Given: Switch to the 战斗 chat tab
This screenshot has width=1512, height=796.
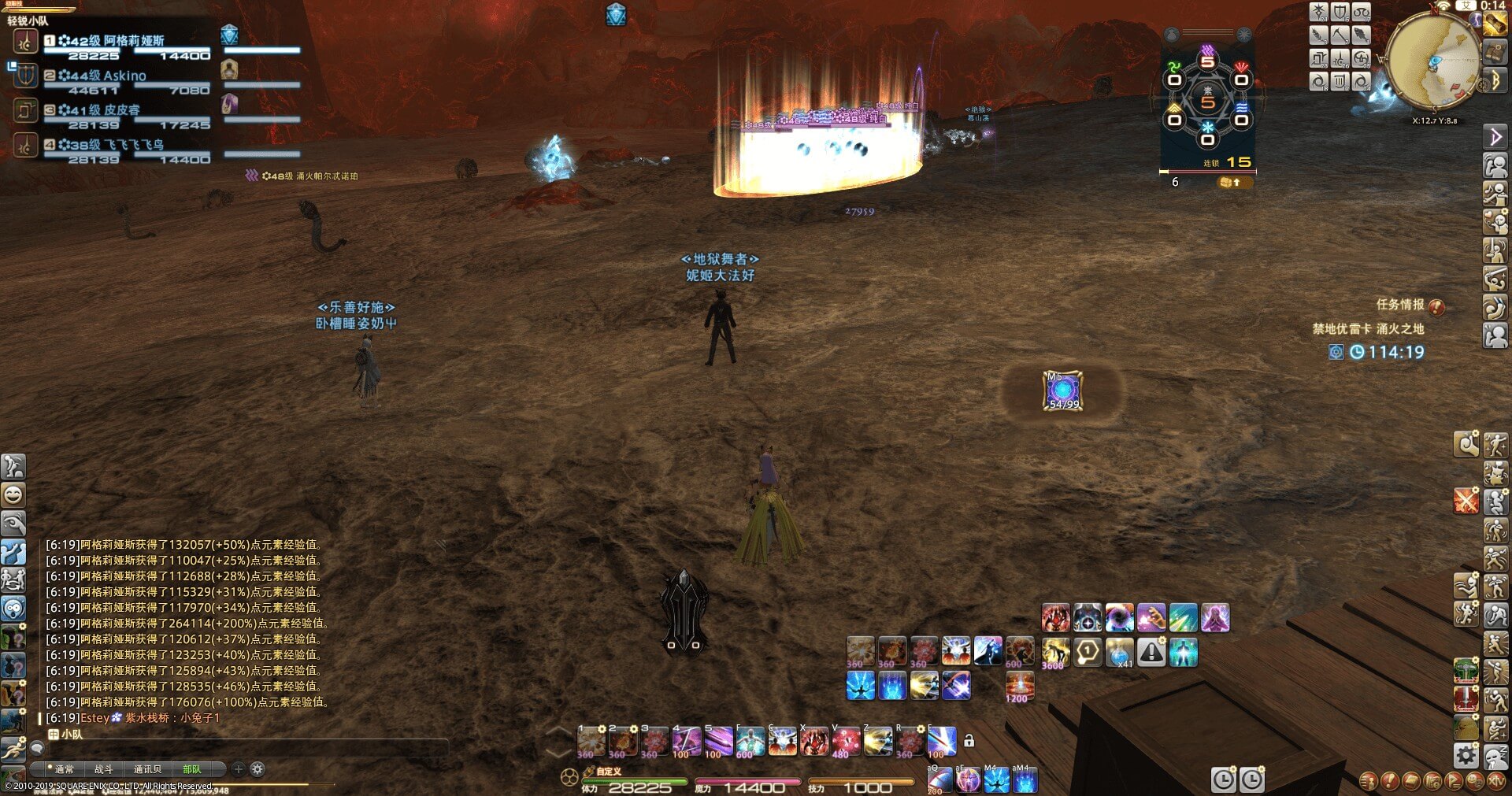Looking at the screenshot, I should click(103, 769).
